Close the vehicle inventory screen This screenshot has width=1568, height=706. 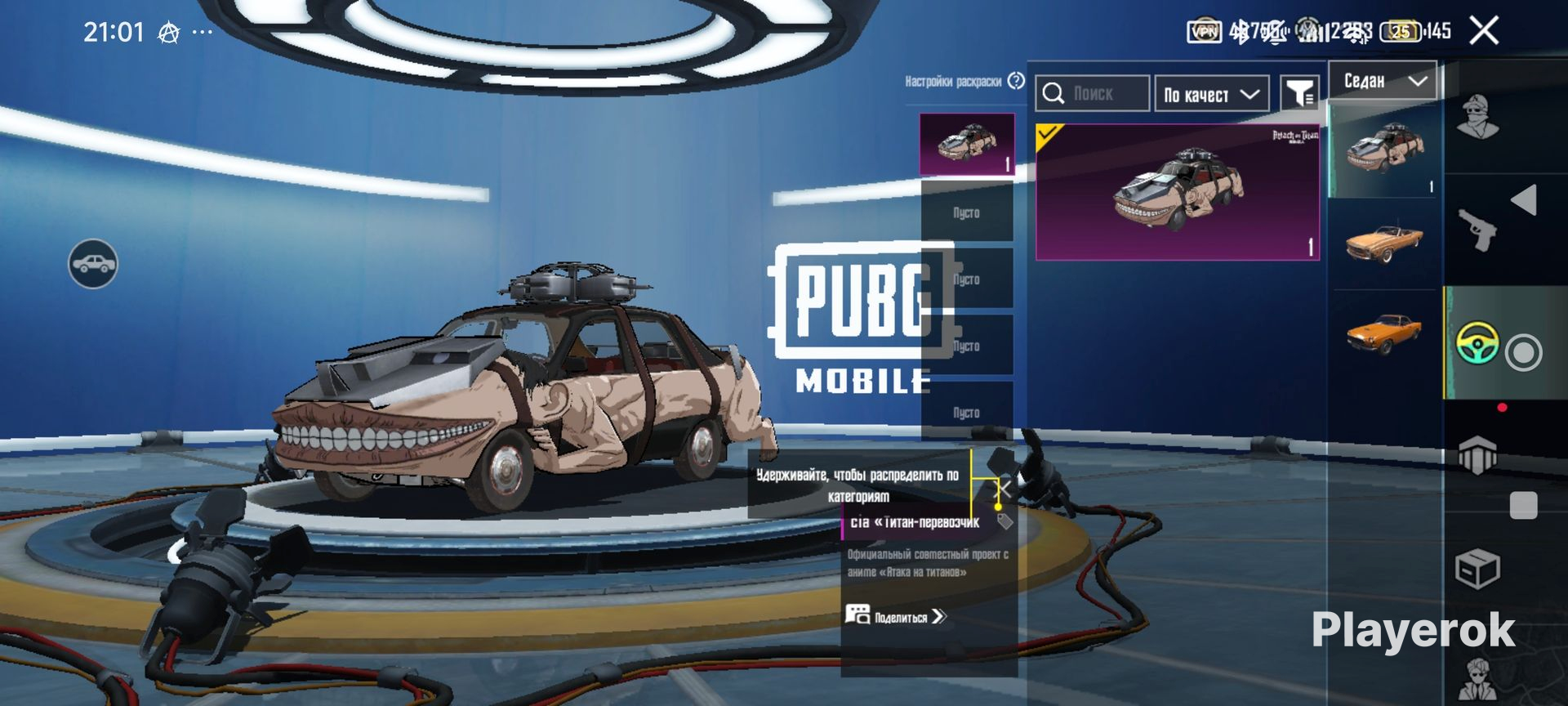point(1483,31)
